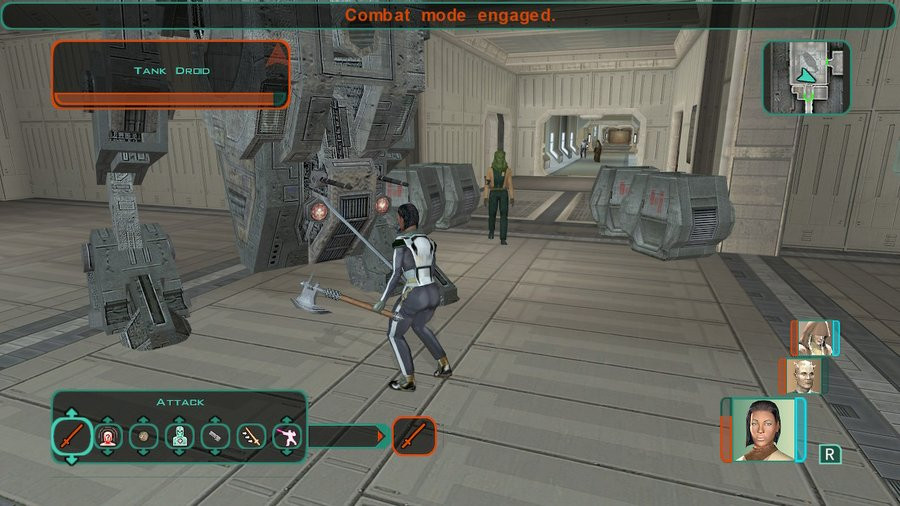Activate the red figure with aura power
Screen dimensions: 900x506
[109, 436]
